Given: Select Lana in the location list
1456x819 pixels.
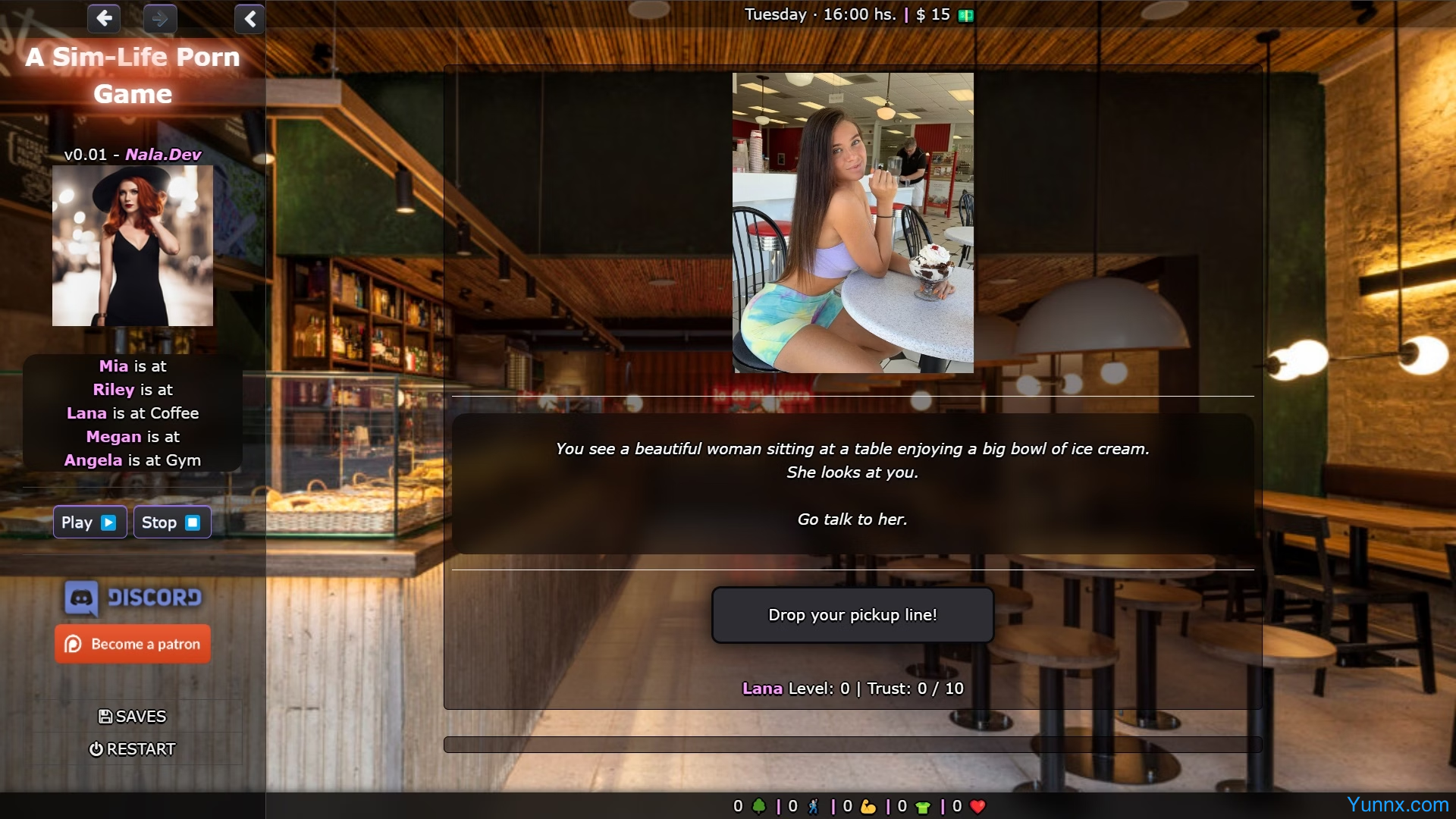Looking at the screenshot, I should click(x=86, y=413).
